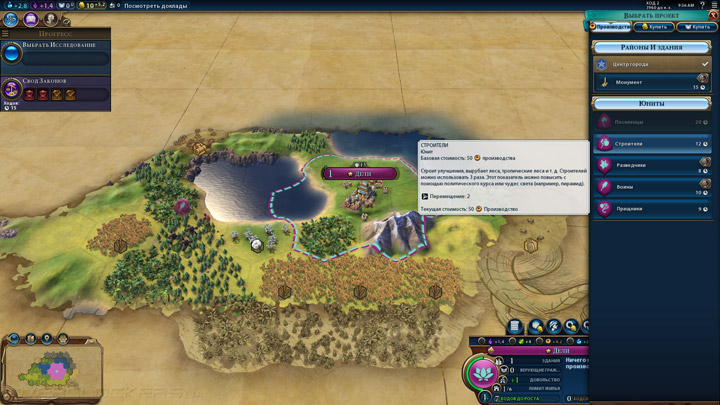Image resolution: width=720 pixels, height=405 pixels.
Task: Collapse the Районы и здания section header
Action: 652,47
